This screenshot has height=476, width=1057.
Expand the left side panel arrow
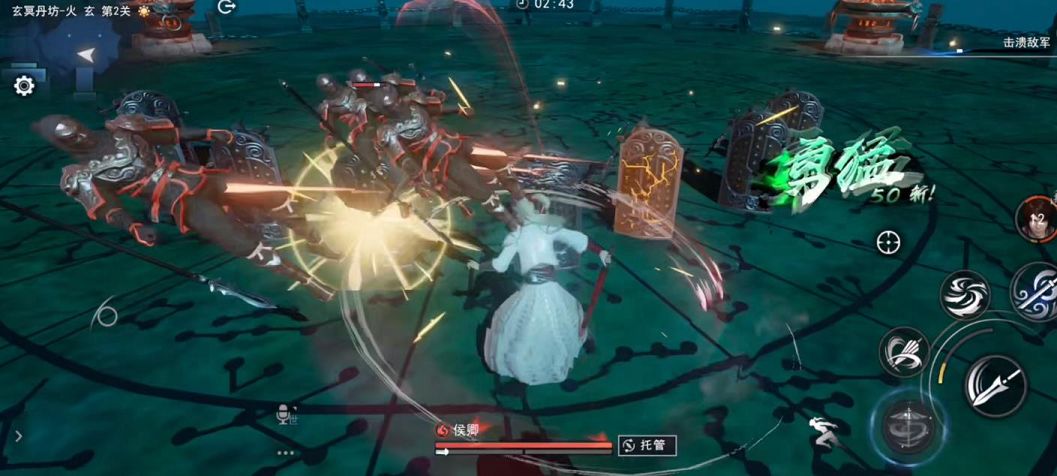[18, 436]
